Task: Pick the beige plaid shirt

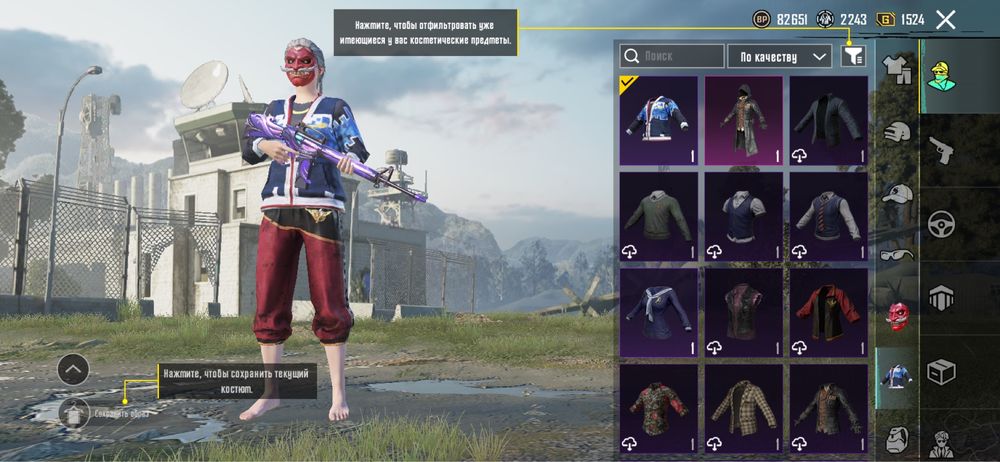Action: coord(743,408)
